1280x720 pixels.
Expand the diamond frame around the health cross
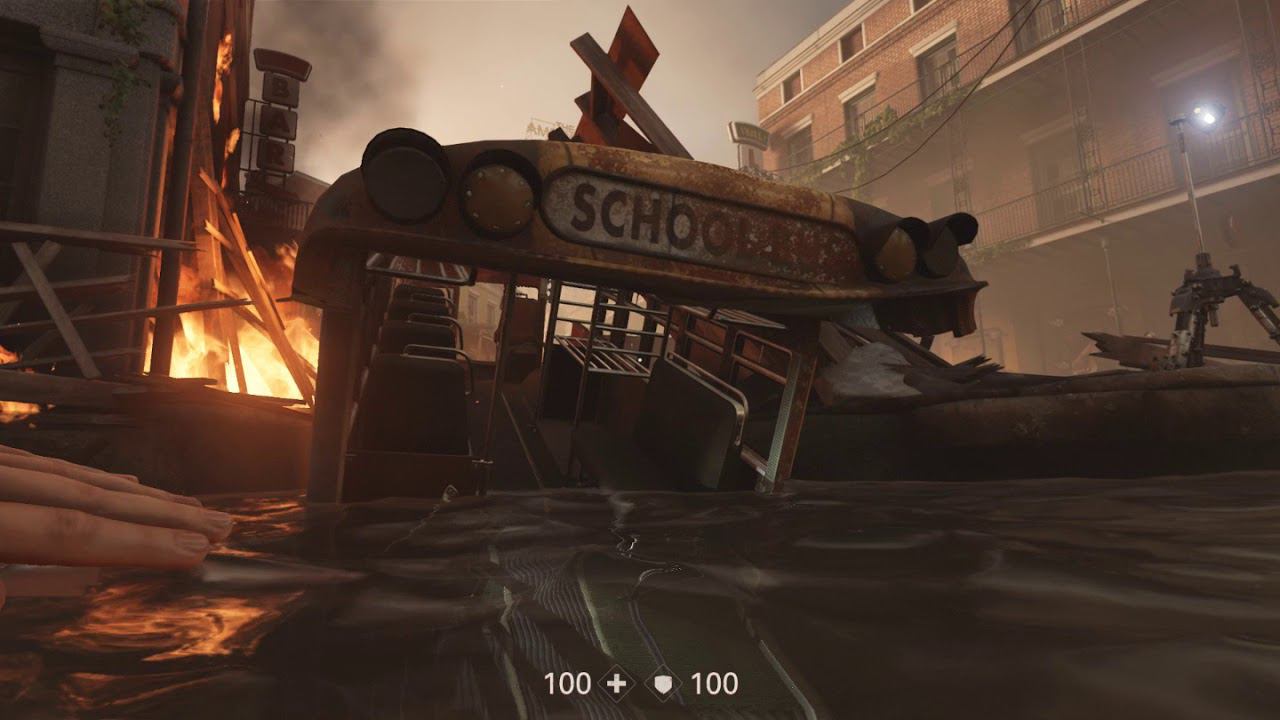[617, 685]
